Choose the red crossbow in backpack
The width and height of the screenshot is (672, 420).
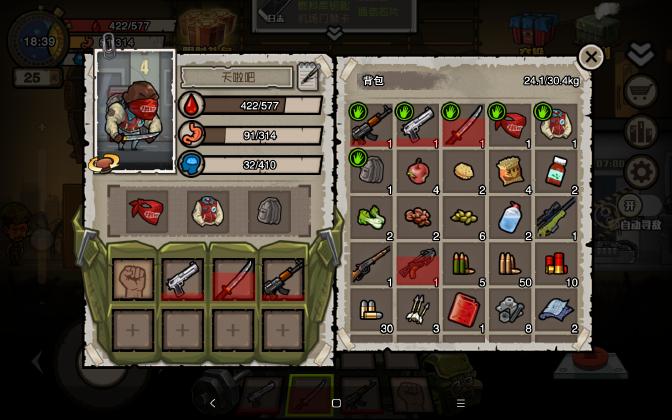418,263
